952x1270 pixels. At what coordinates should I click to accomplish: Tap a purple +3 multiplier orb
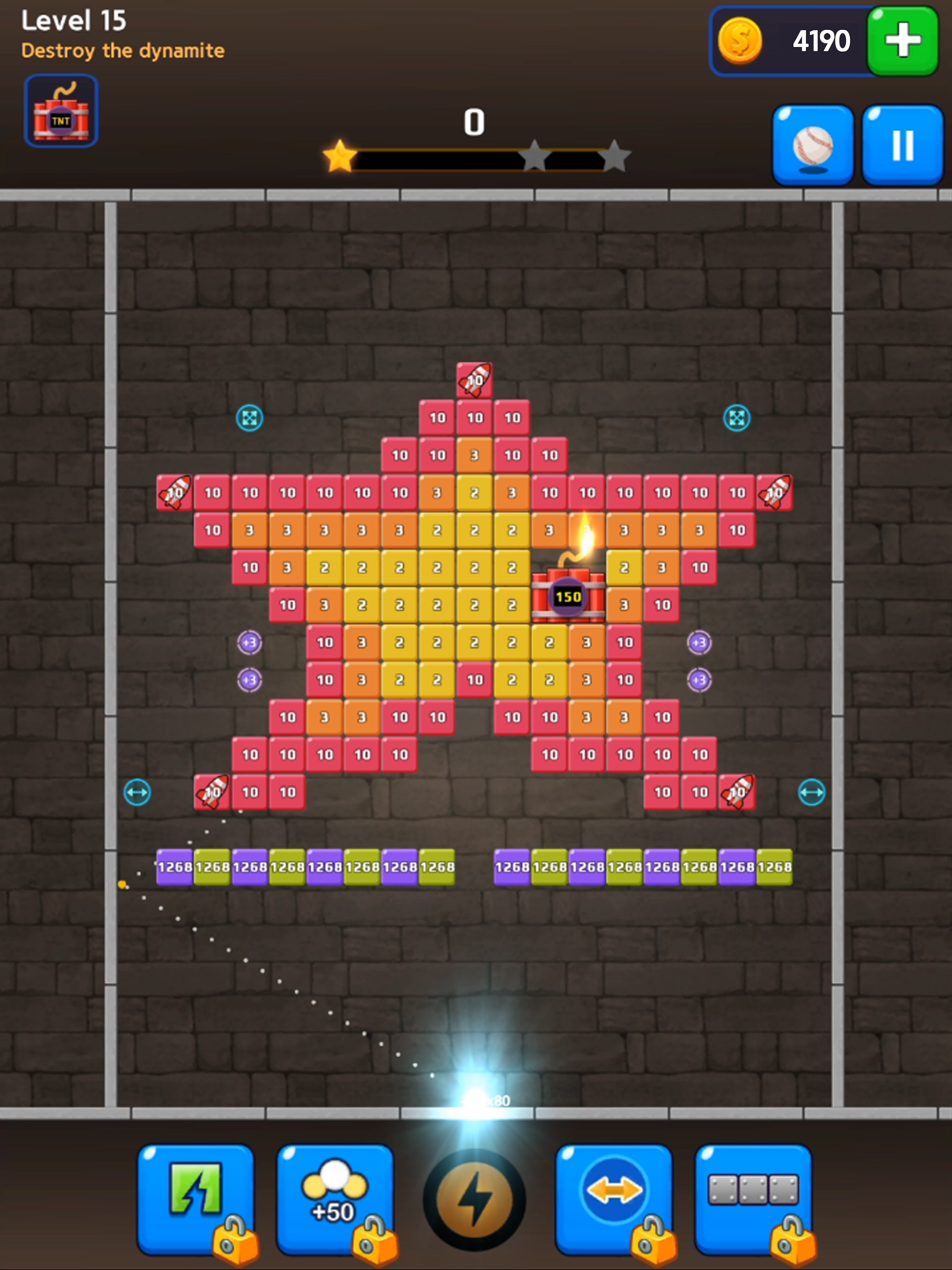tap(249, 643)
